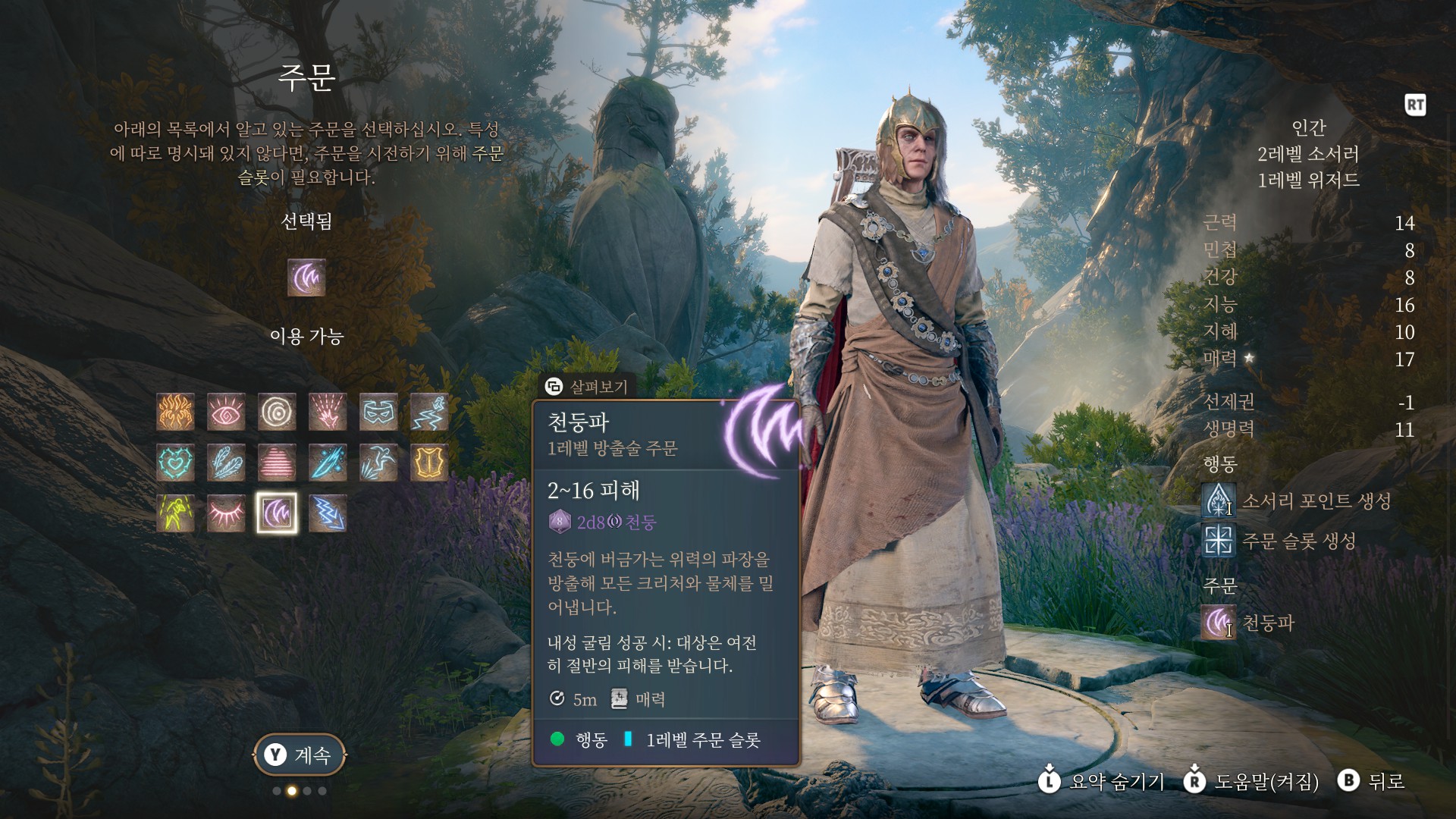This screenshot has width=1456, height=819.
Task: Click the highlighted Thunderwave spell in the available grid
Action: [x=277, y=513]
